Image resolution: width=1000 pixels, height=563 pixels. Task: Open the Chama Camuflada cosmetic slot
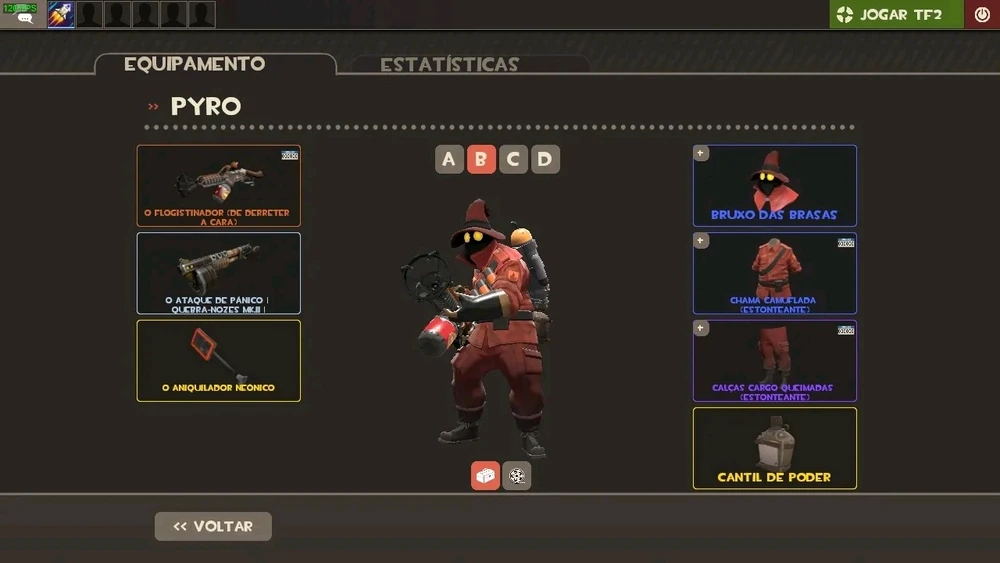click(x=775, y=273)
